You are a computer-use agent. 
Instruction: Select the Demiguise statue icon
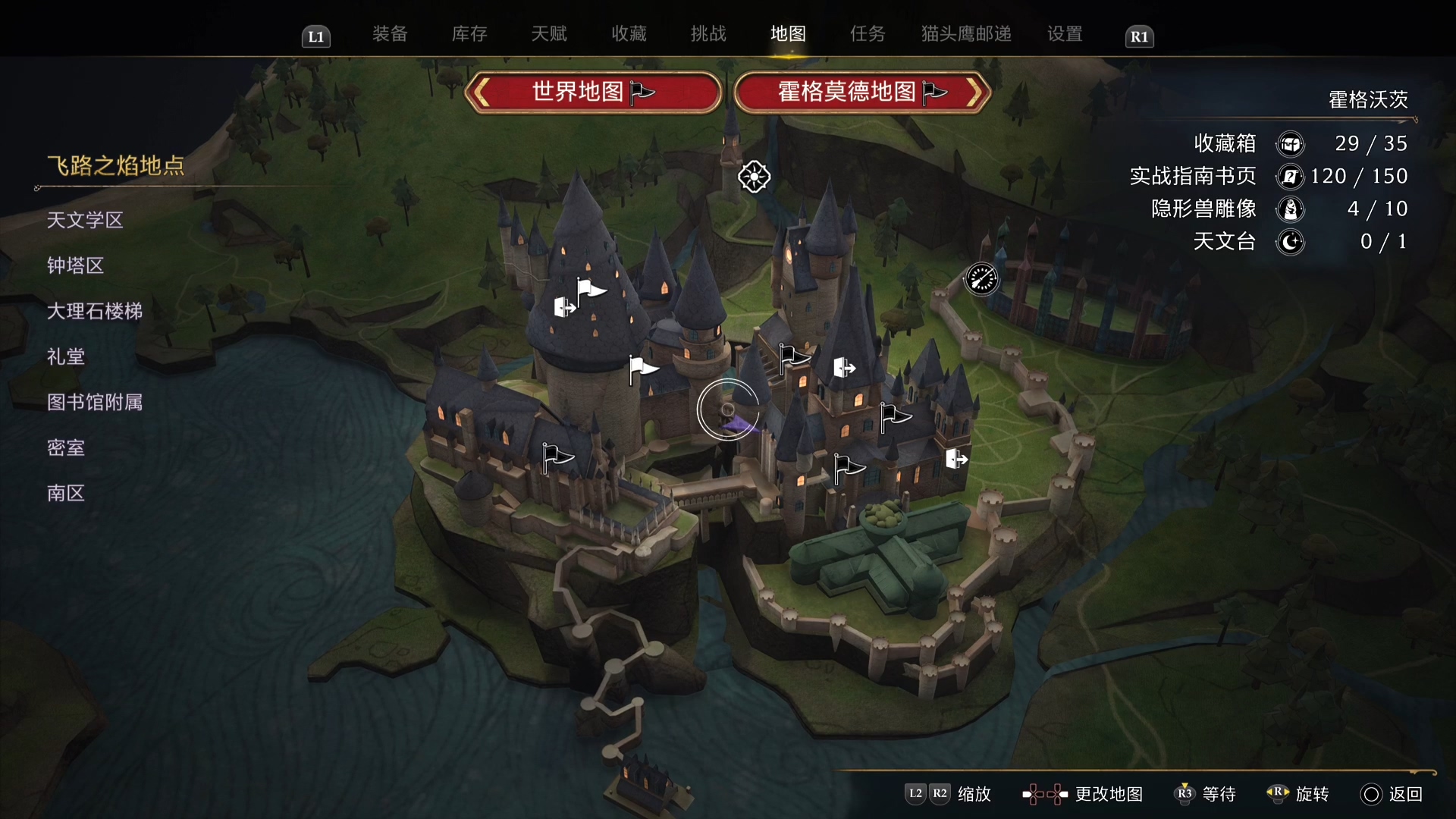pos(1291,209)
